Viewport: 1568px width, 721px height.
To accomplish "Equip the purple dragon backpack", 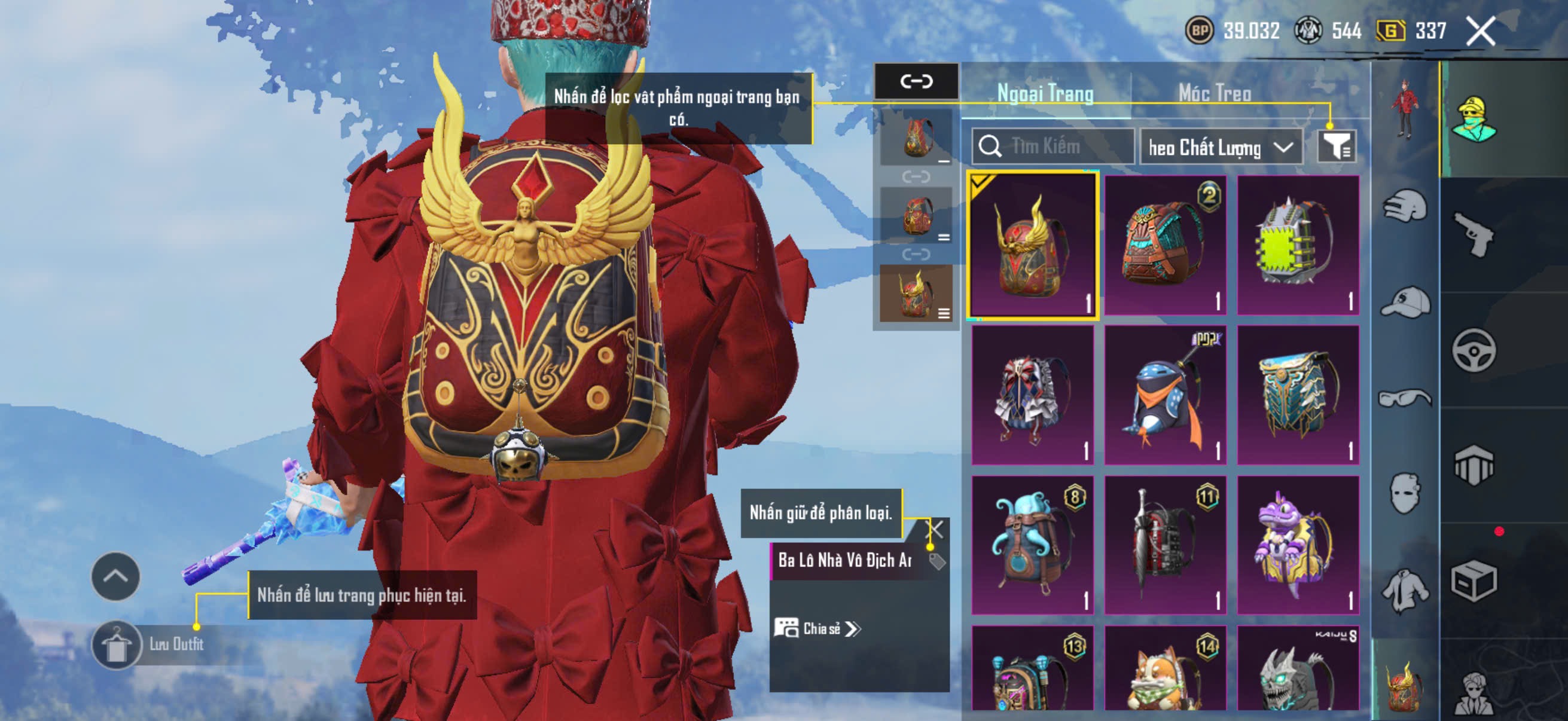I will pyautogui.click(x=1298, y=545).
